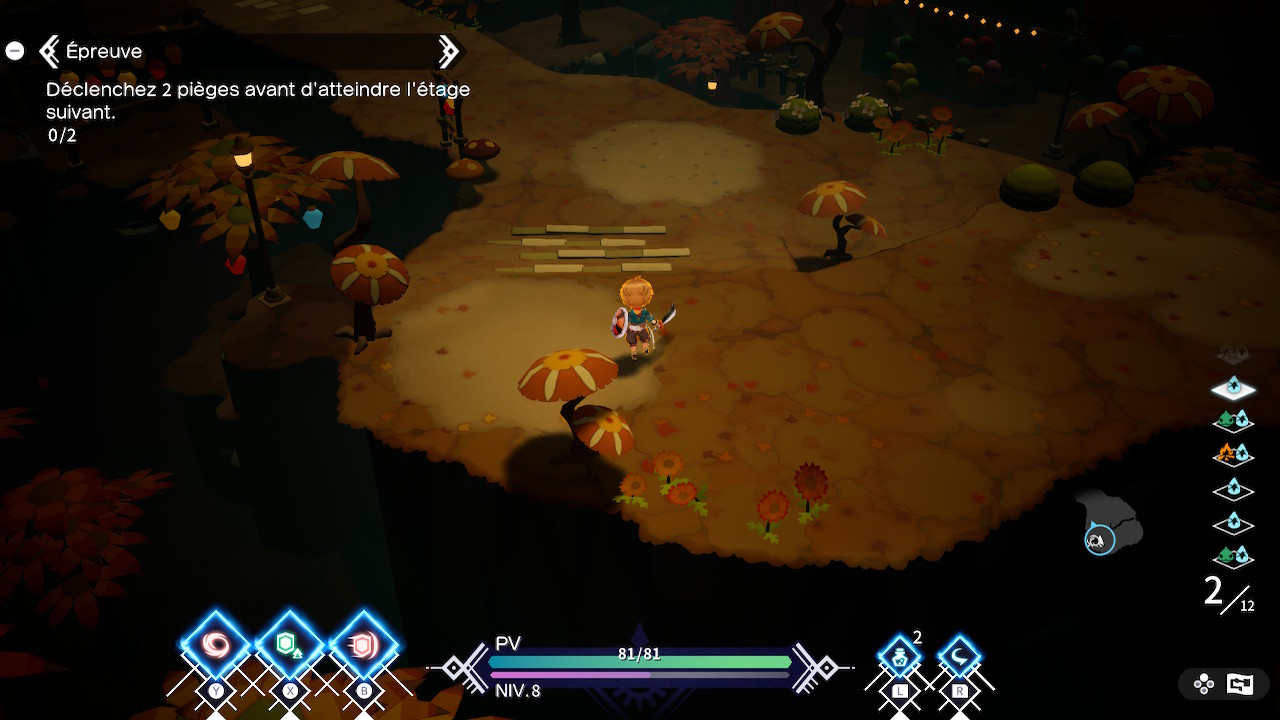Activate the pink spiral whirlwind skill
1280x720 pixels.
pos(215,646)
